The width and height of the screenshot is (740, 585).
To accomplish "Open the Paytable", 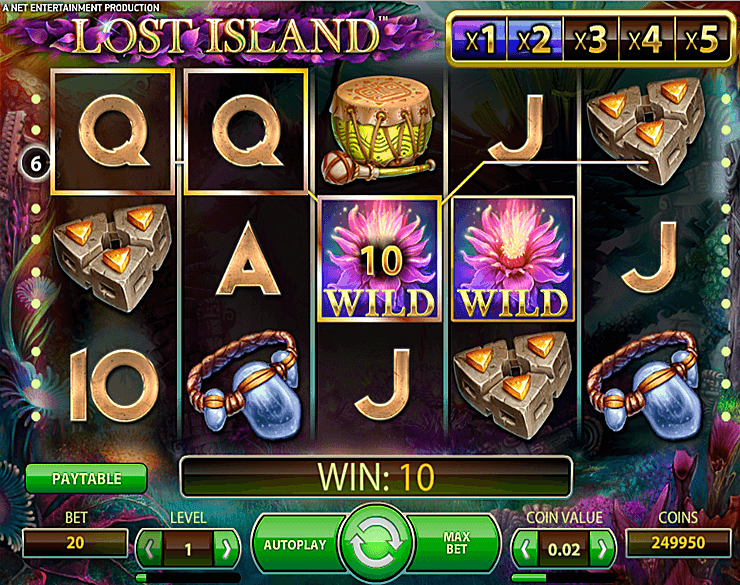I will (x=86, y=478).
